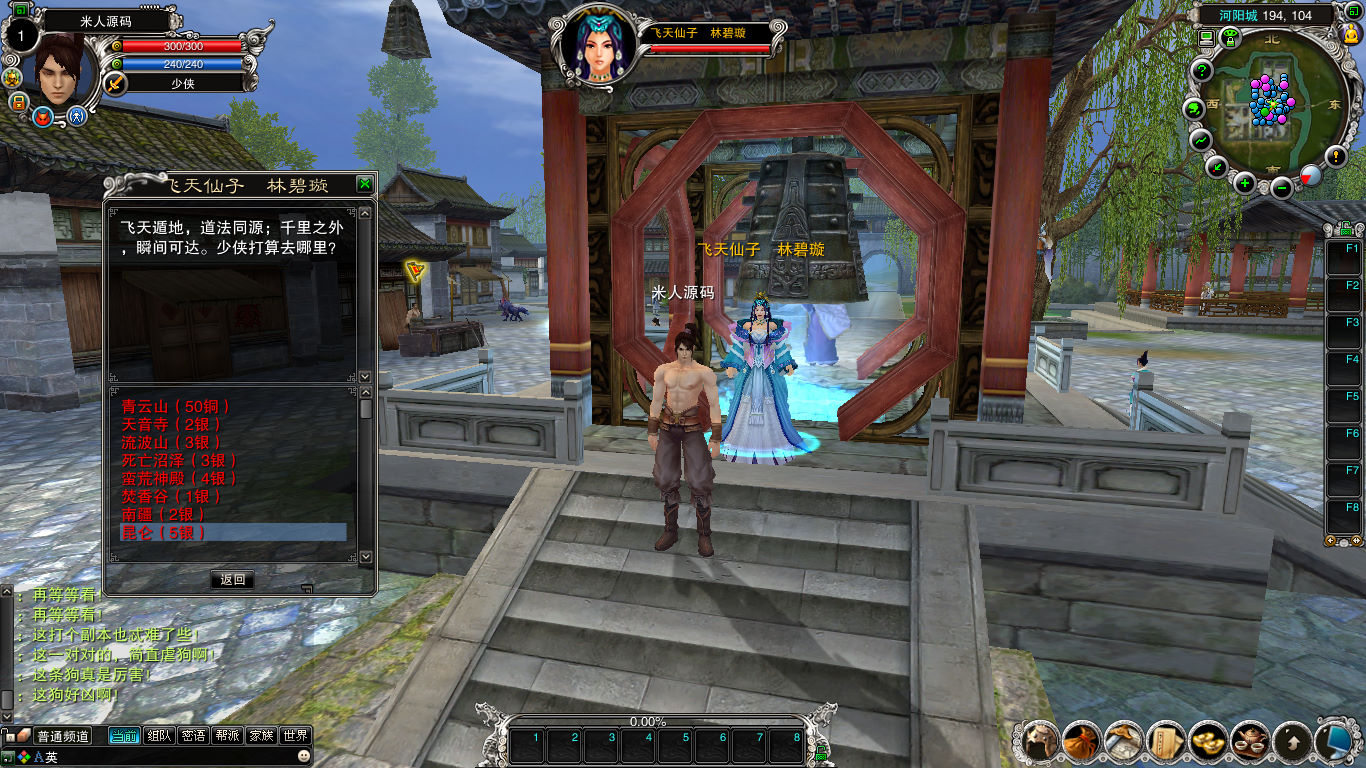Choose the 青云山 (50铜) teleport destination
The image size is (1366, 768).
pos(176,406)
